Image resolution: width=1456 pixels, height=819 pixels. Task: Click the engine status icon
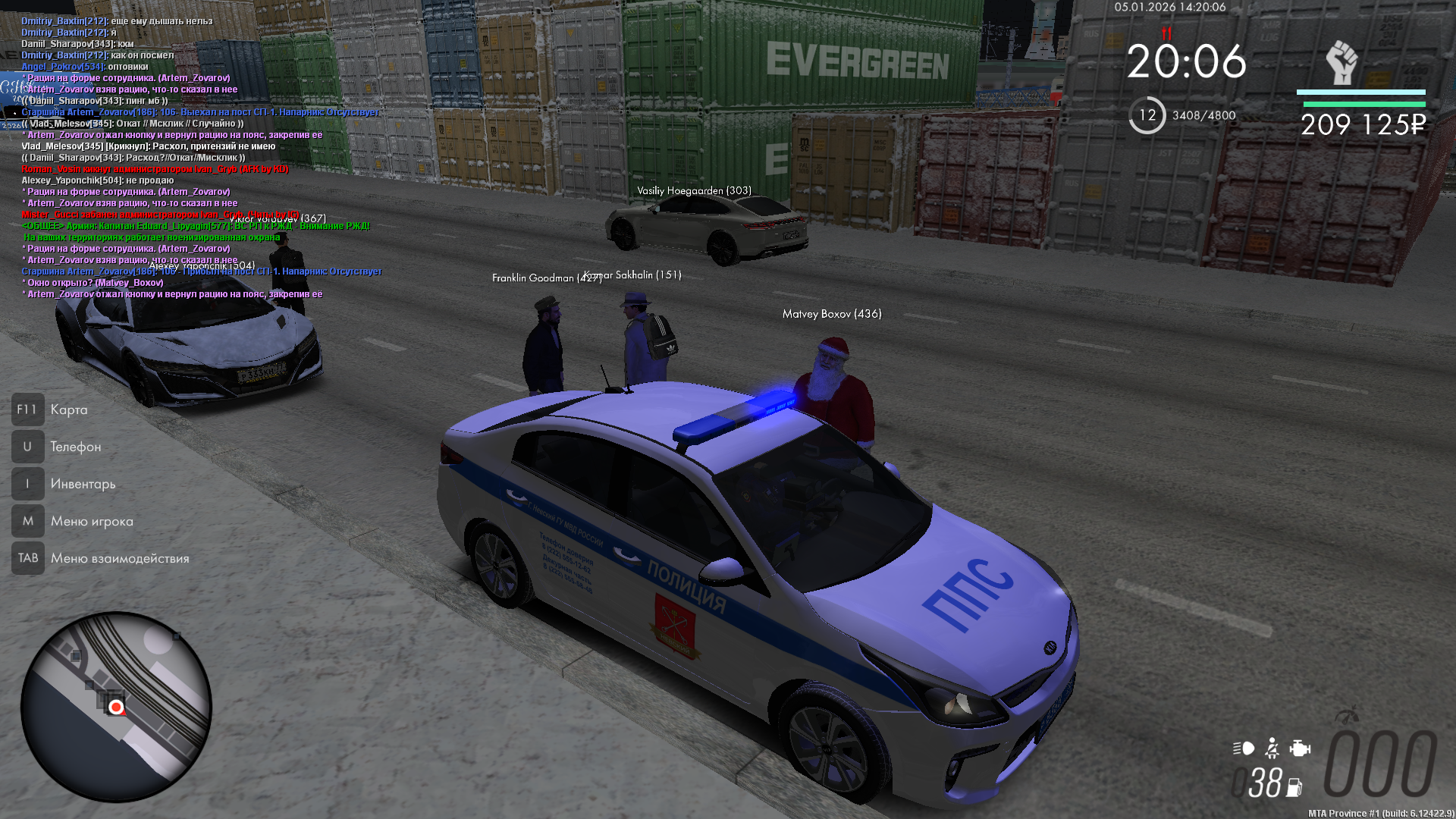[1300, 748]
